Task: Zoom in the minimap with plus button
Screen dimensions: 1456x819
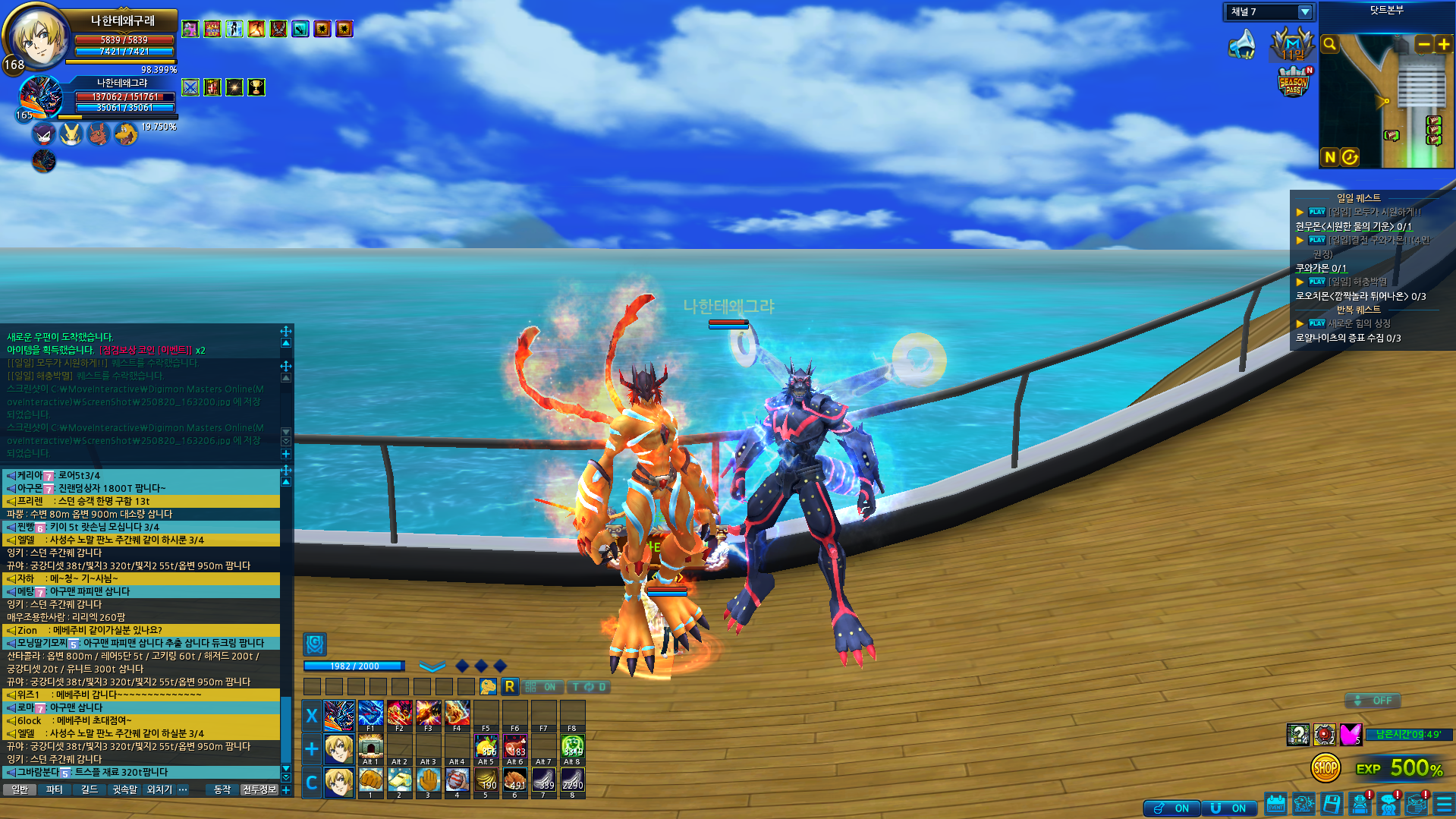Action: (1443, 45)
